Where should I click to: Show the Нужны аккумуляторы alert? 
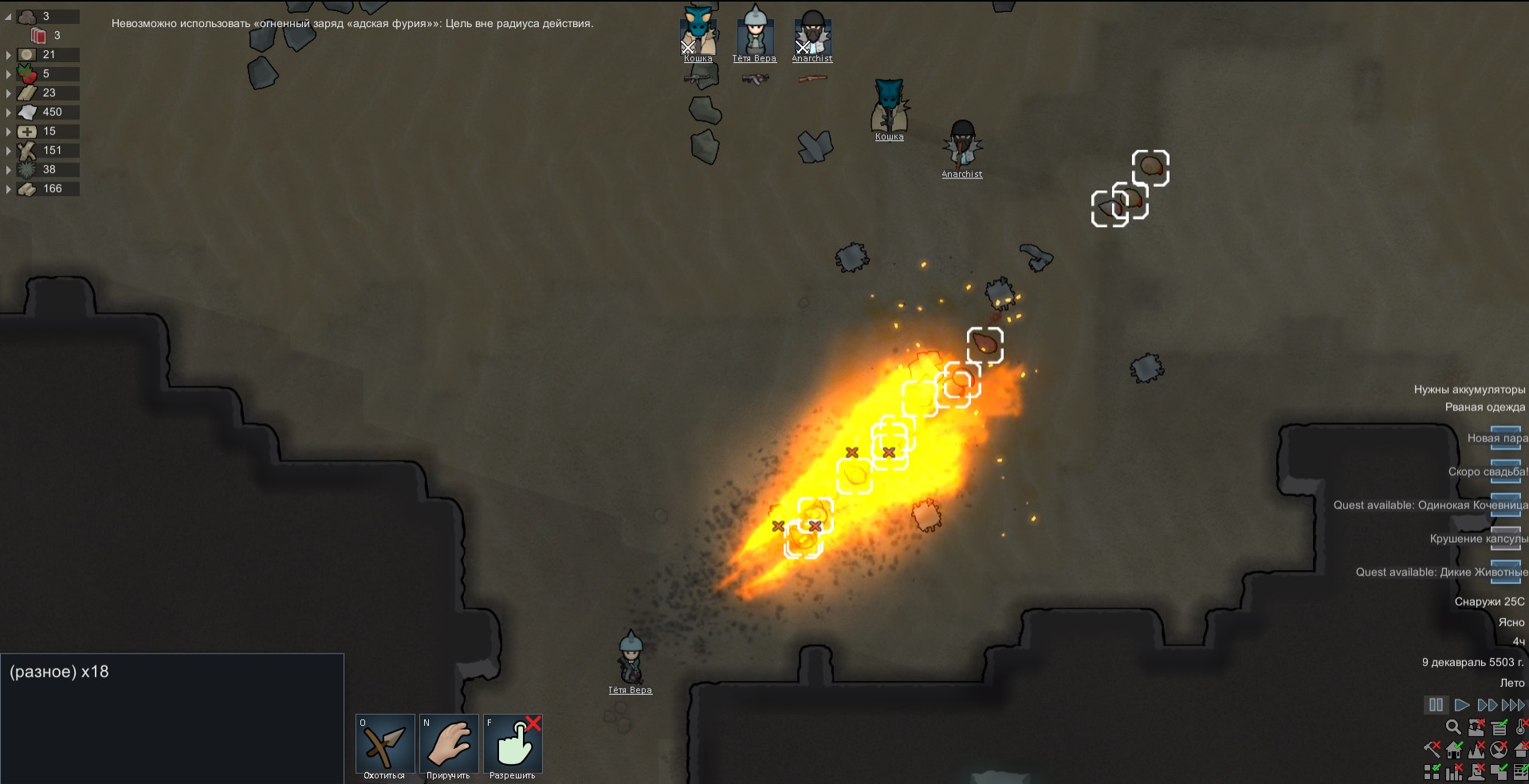click(x=1468, y=390)
